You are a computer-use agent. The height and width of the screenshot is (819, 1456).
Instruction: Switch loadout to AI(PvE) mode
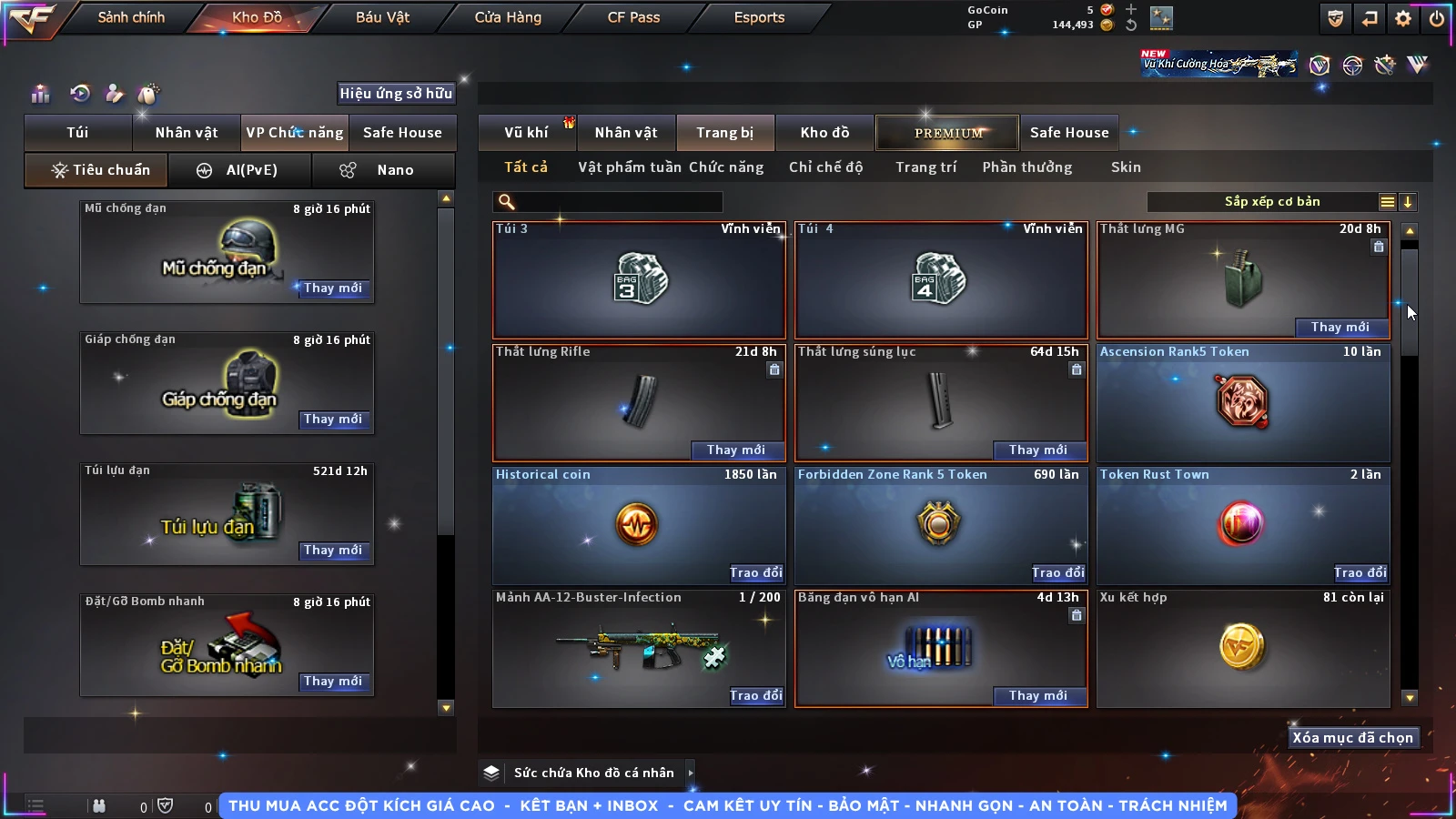coord(240,170)
